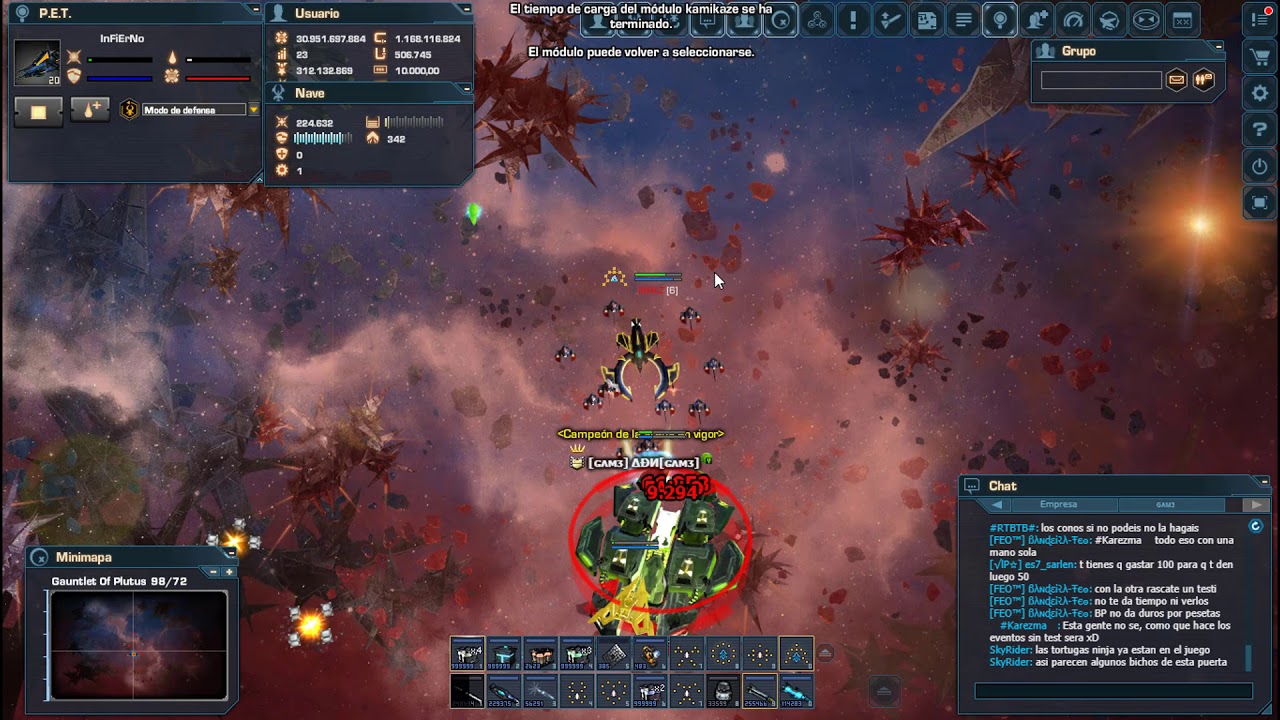Click the logout power button
The height and width of the screenshot is (720, 1280).
(1259, 166)
